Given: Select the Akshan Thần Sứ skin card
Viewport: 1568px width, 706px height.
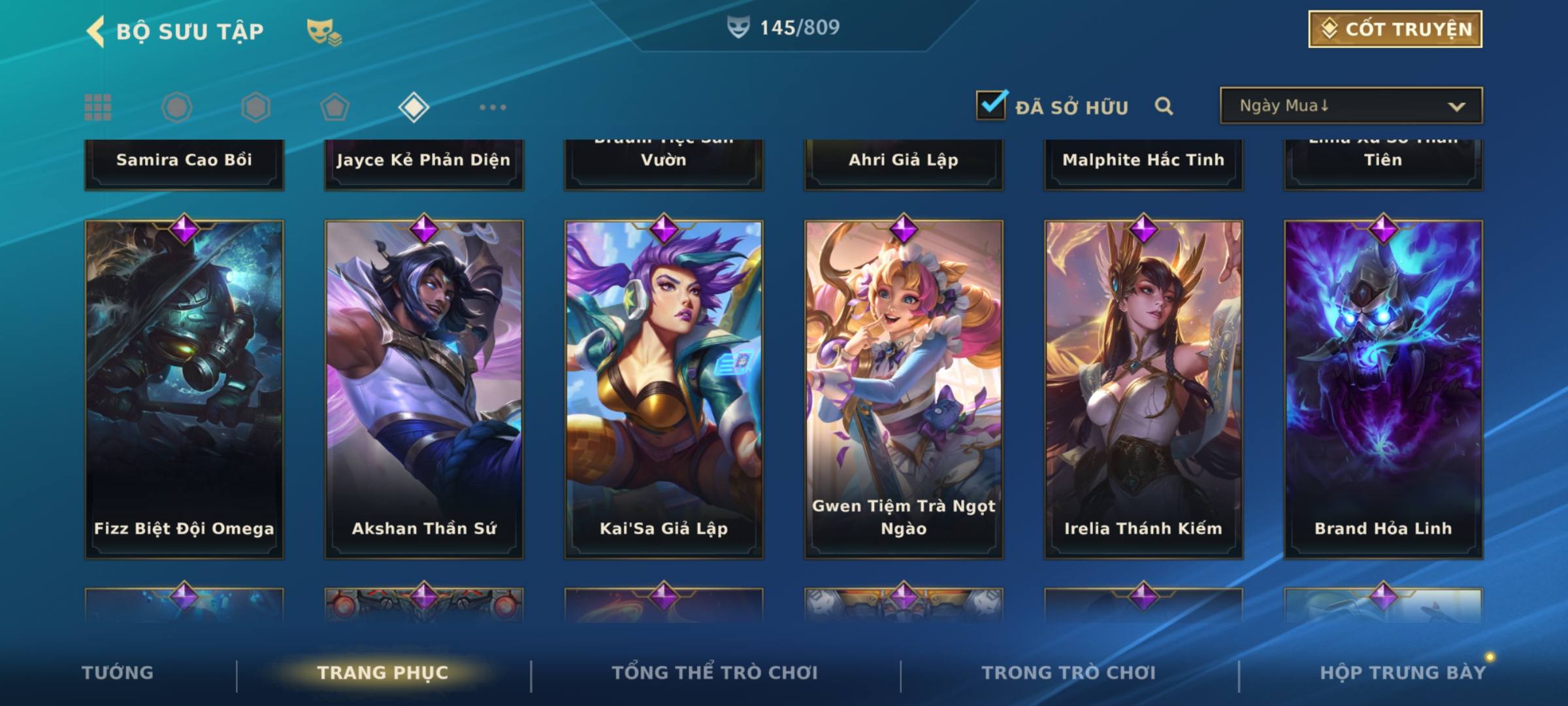Looking at the screenshot, I should pos(424,389).
